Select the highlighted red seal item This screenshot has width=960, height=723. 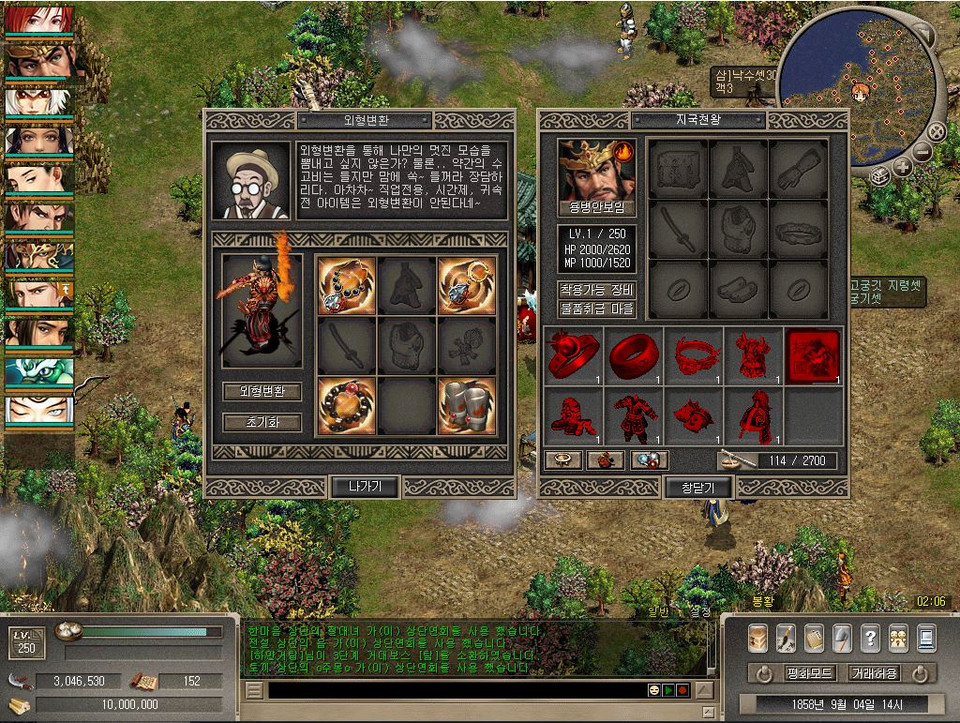[x=813, y=357]
